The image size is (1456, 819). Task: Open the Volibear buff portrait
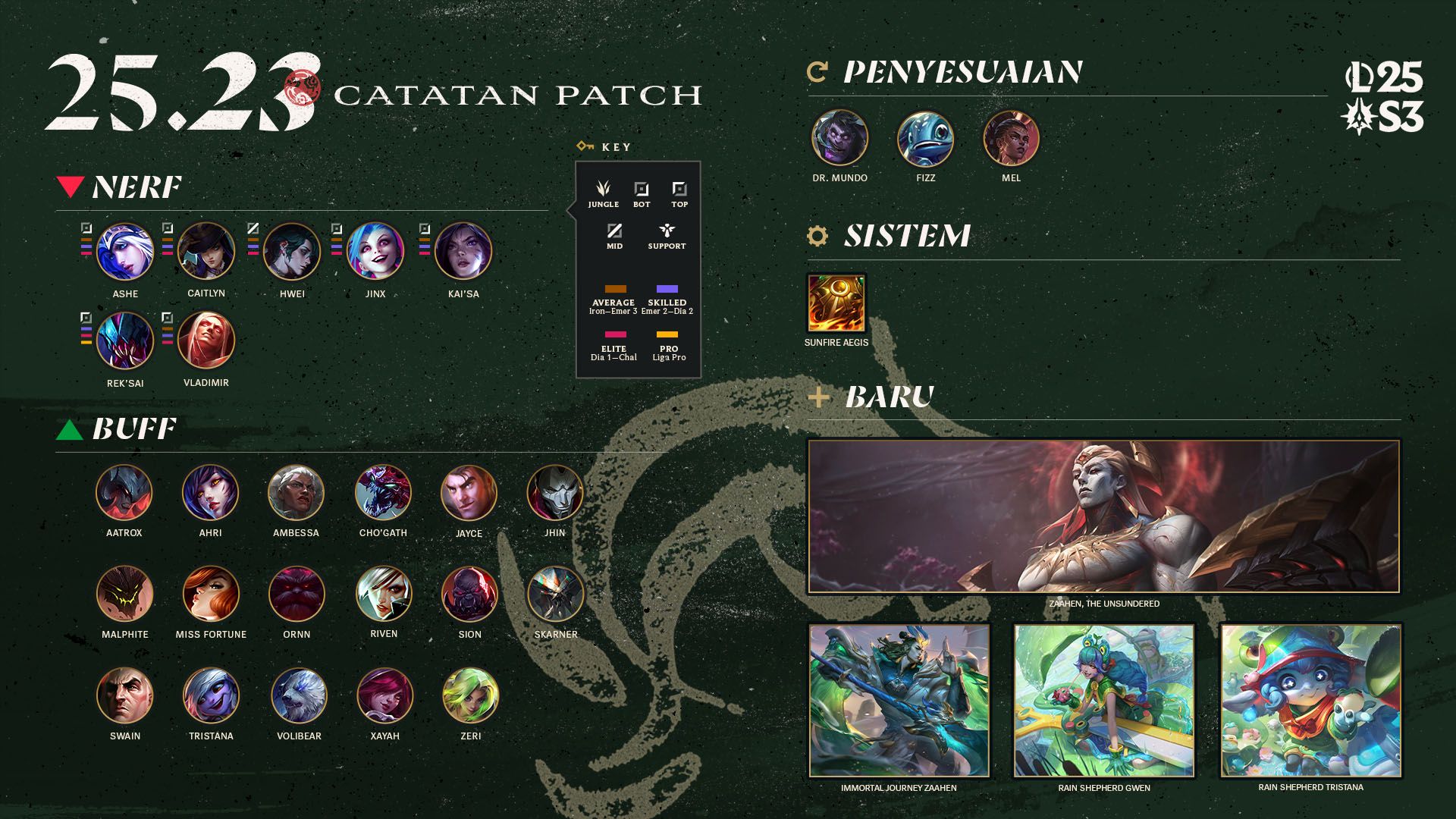click(x=299, y=695)
